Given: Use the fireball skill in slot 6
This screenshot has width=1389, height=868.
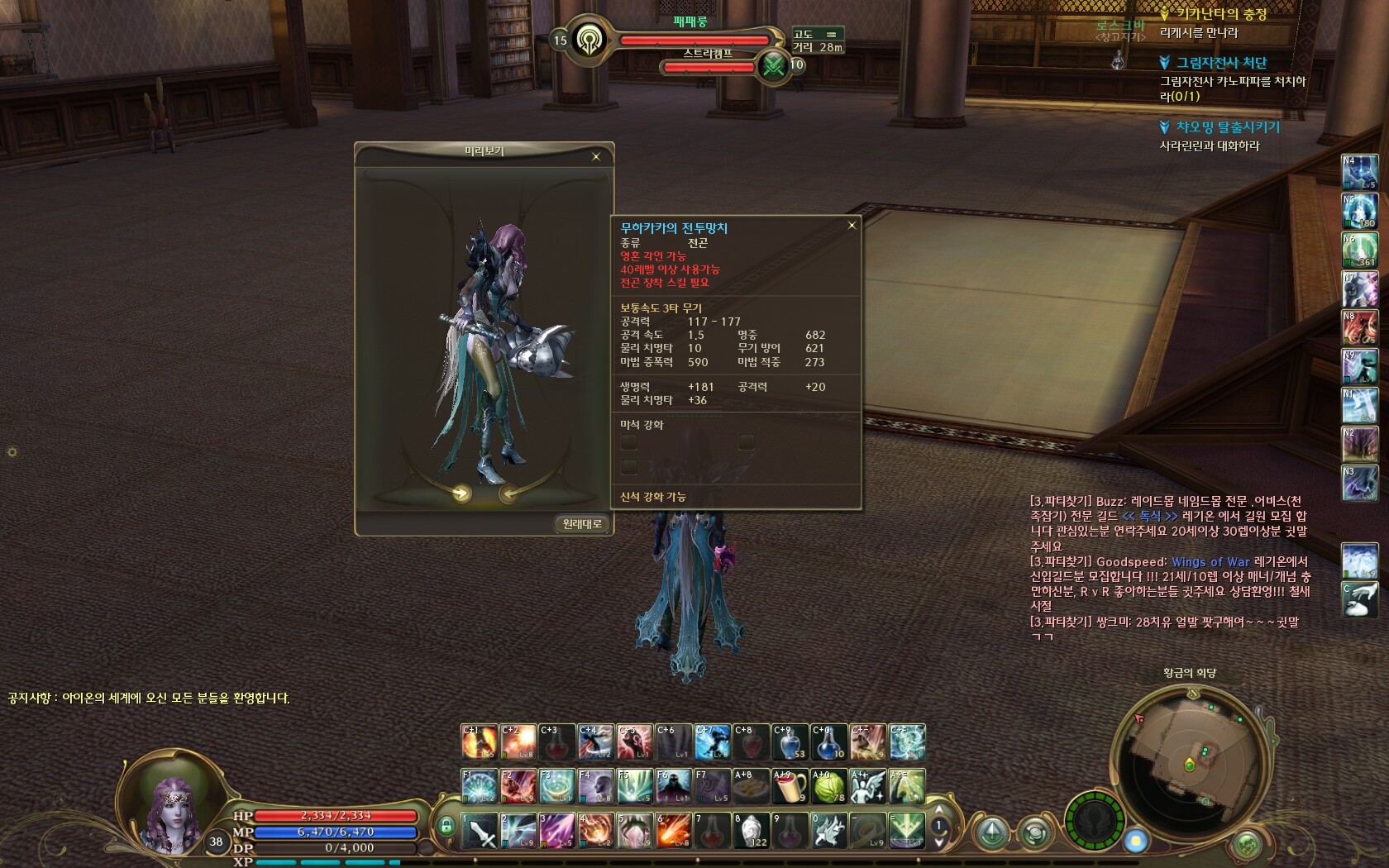Looking at the screenshot, I should pos(674,831).
